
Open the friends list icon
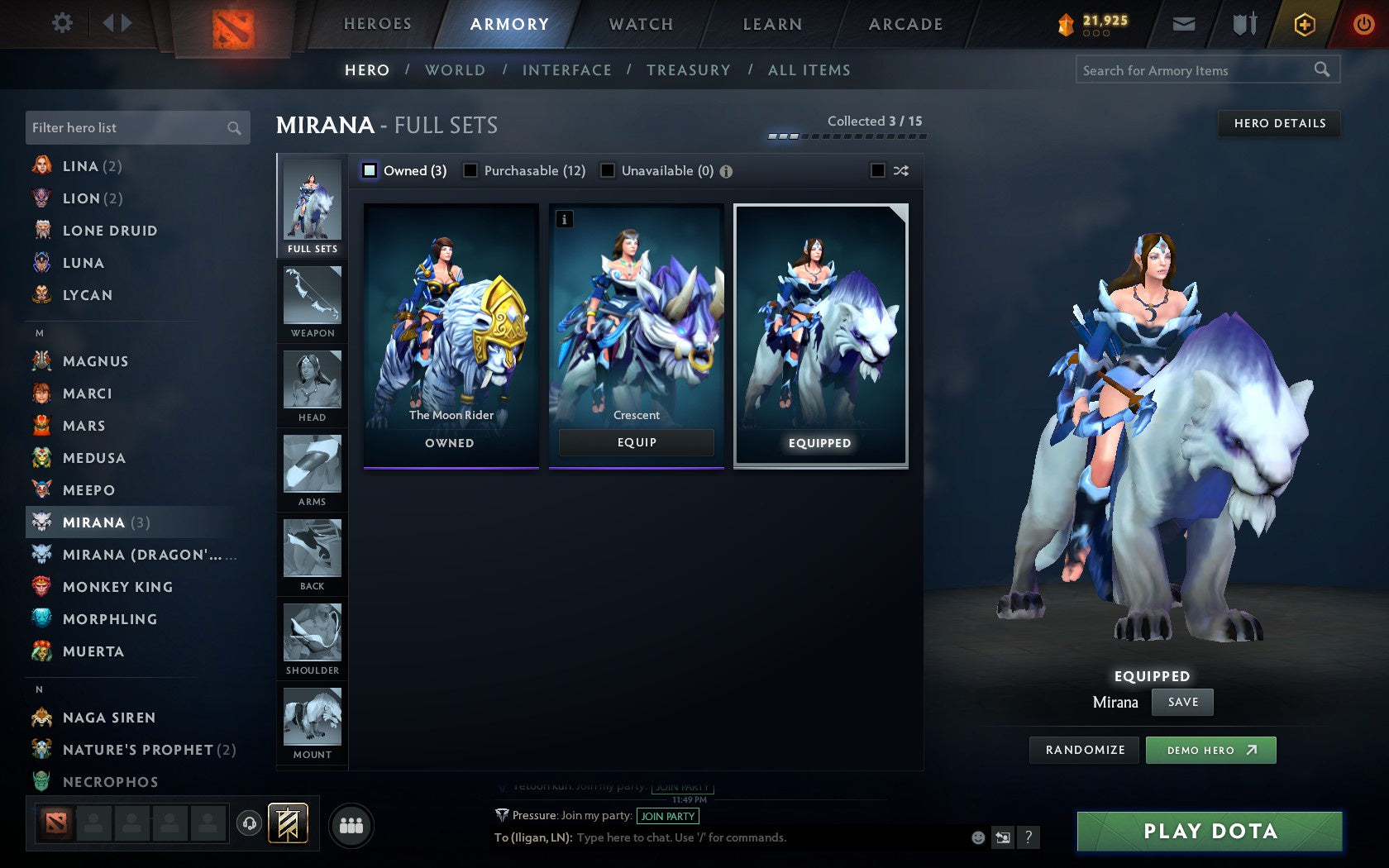pos(351,823)
